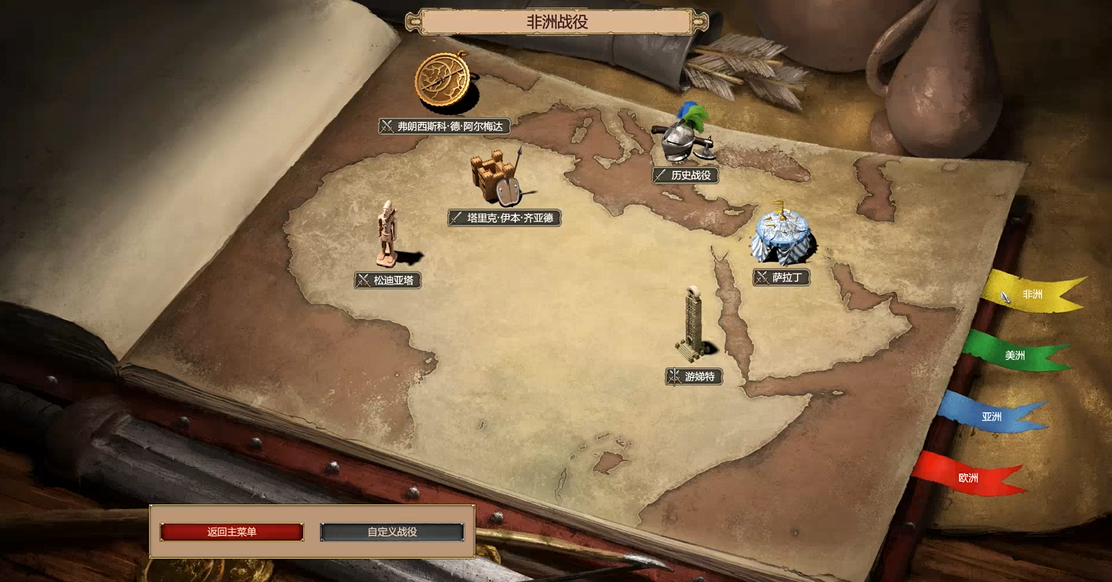The image size is (1112, 582).
Task: Select the 弗朗西斯科·德·阿尔梅达 campaign
Action: click(446, 126)
